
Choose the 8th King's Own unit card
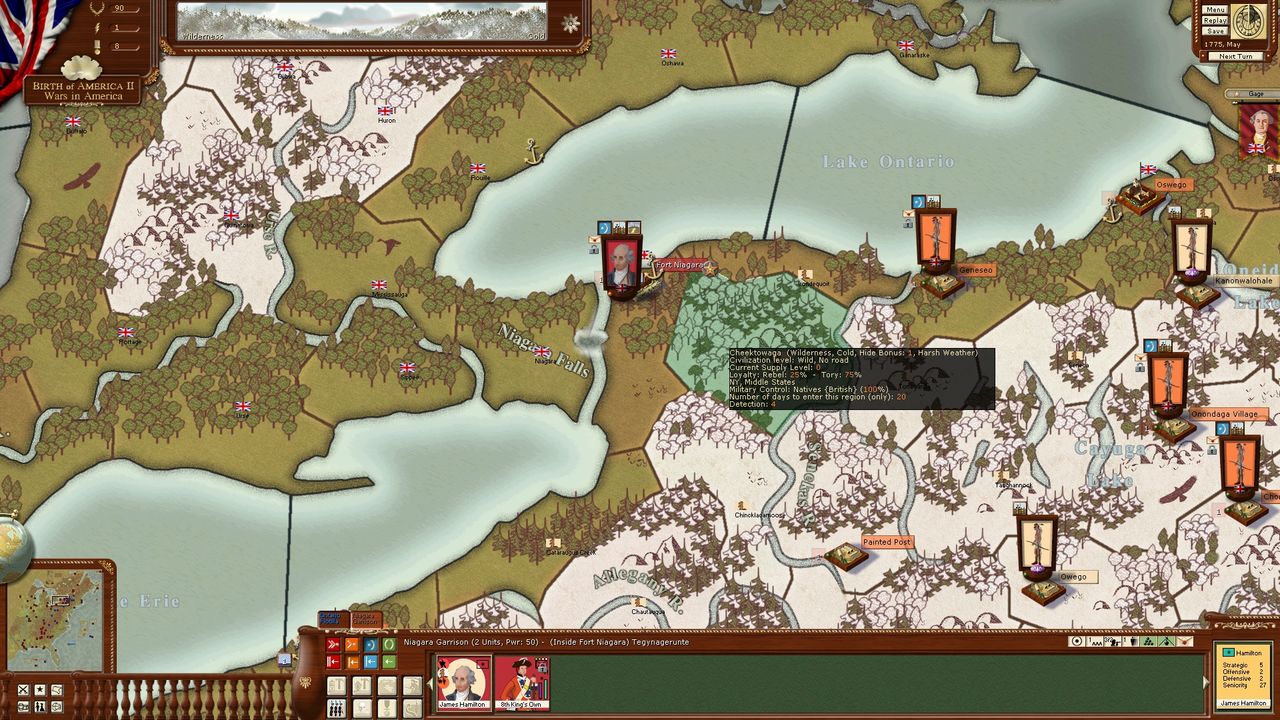click(521, 682)
